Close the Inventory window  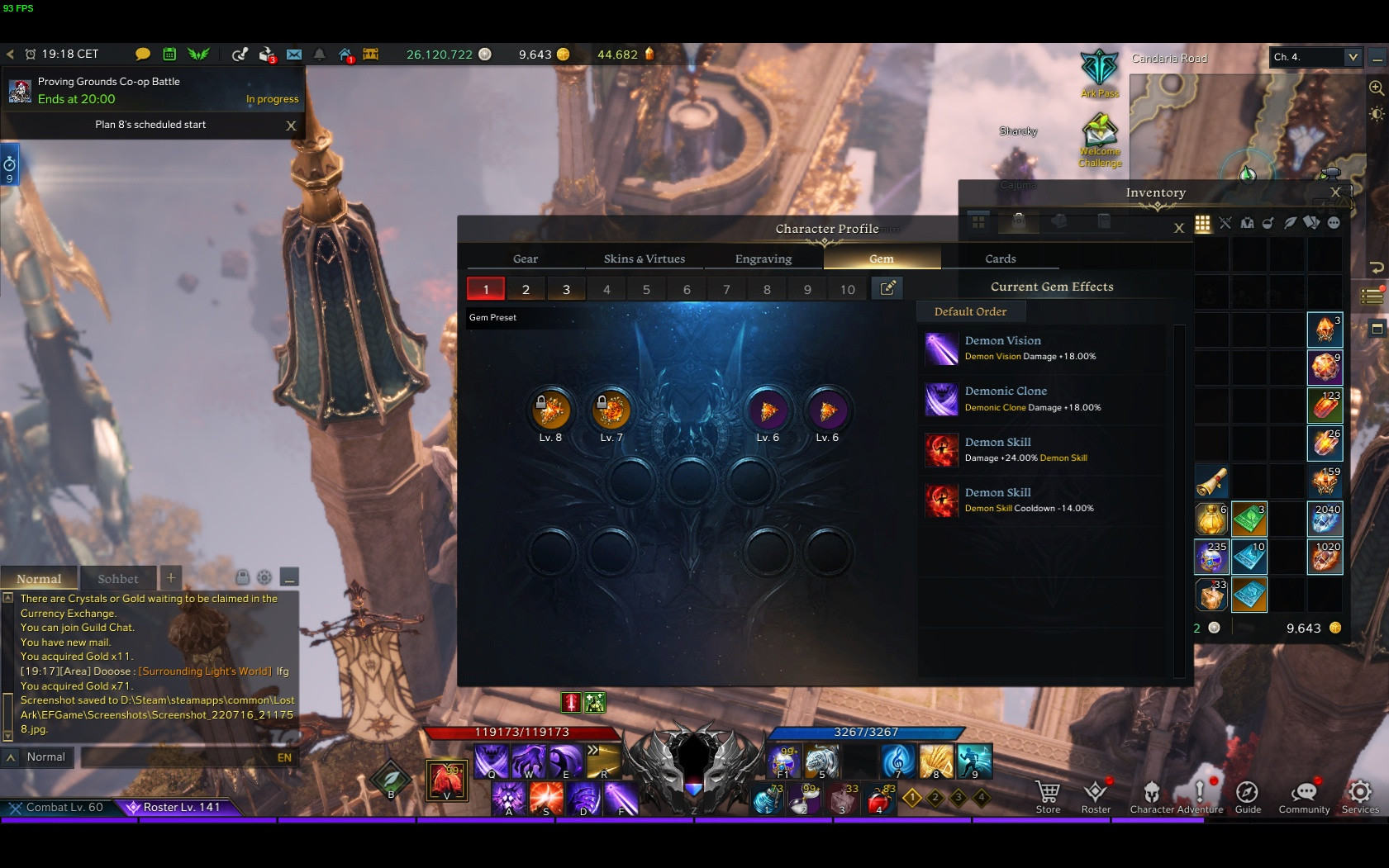click(1335, 192)
